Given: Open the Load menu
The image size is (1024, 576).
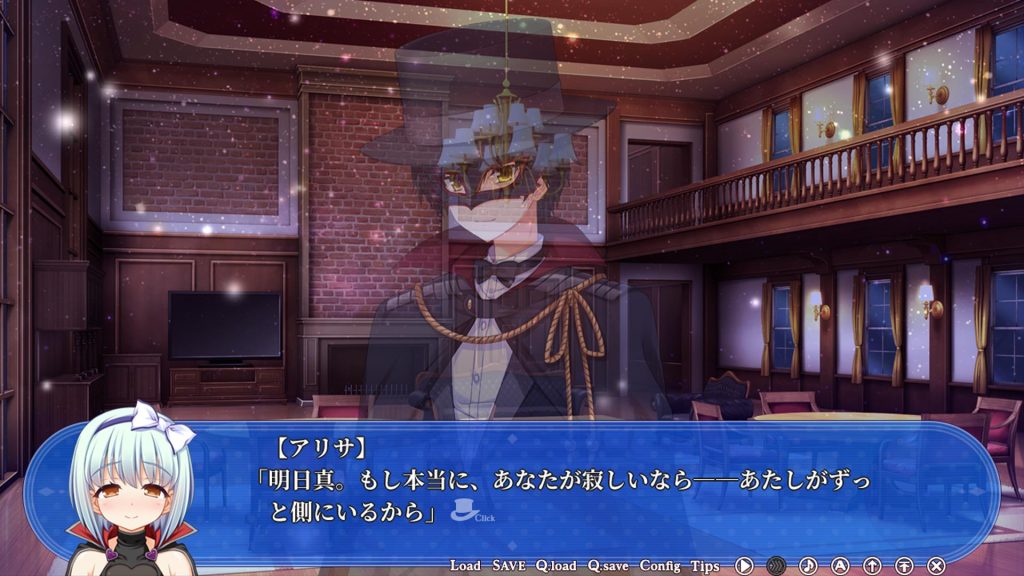Looking at the screenshot, I should [466, 566].
